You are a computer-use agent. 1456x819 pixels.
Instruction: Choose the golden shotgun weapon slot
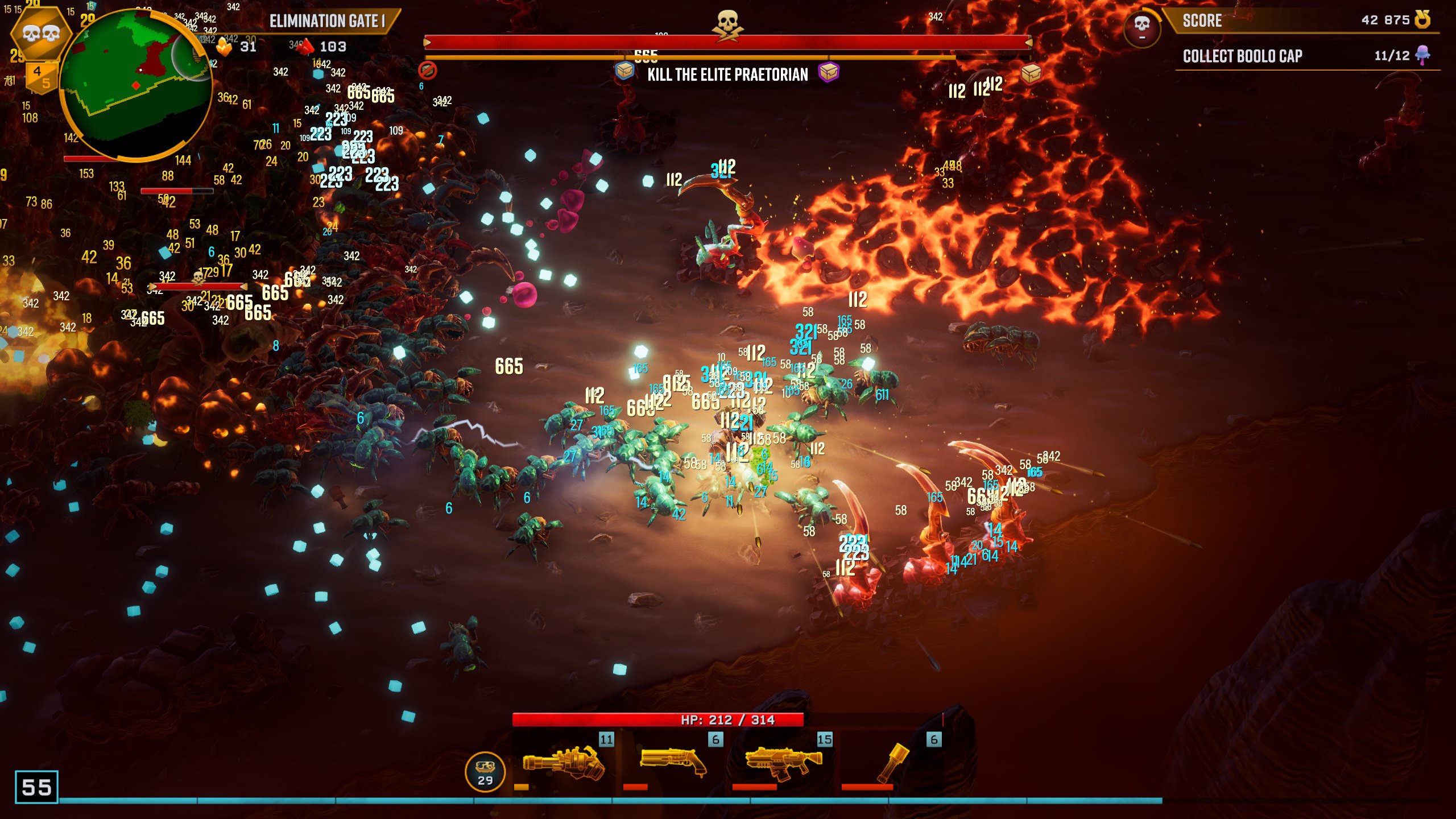tap(672, 762)
